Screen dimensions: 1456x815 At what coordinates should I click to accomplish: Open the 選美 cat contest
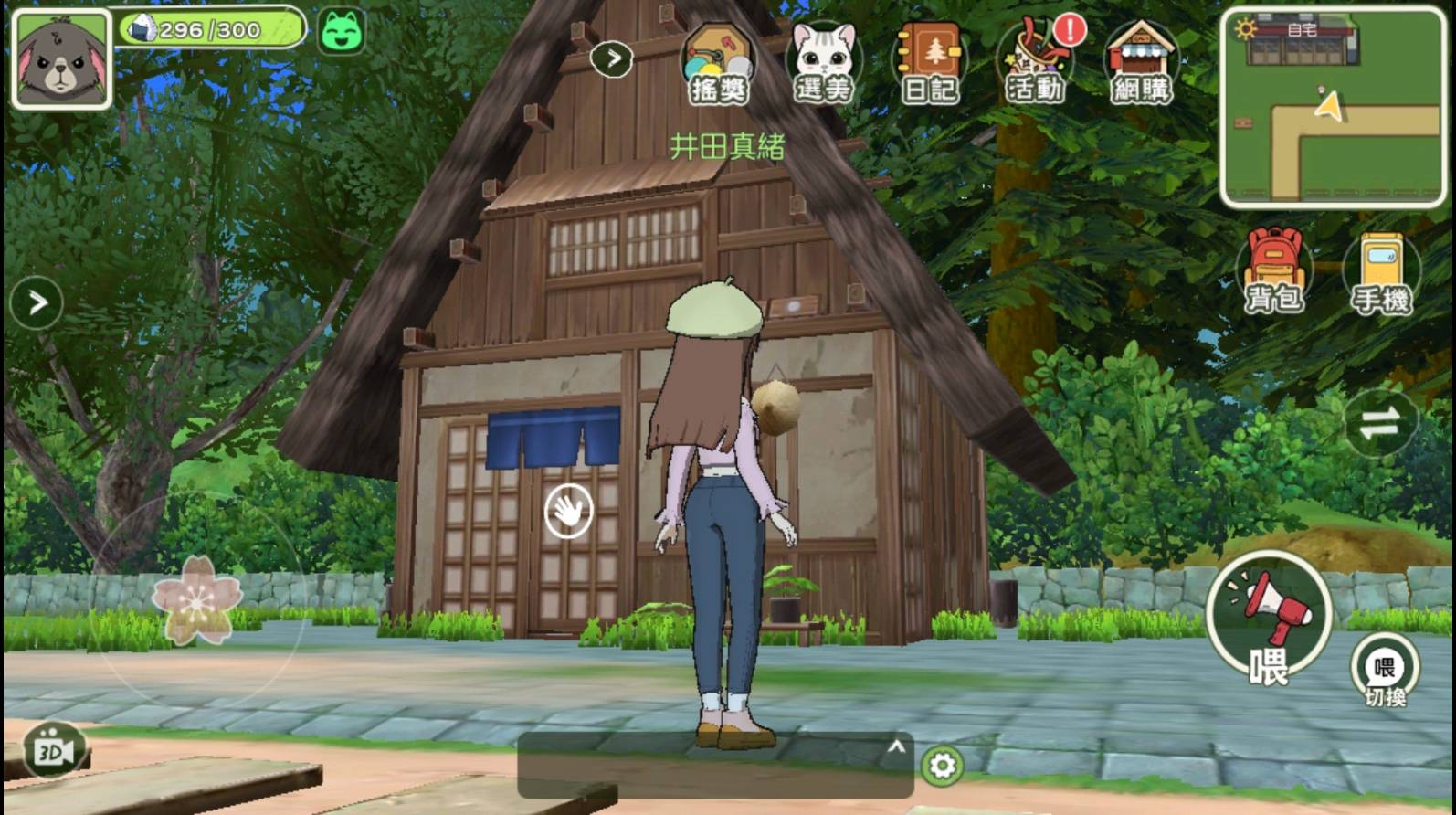(824, 64)
